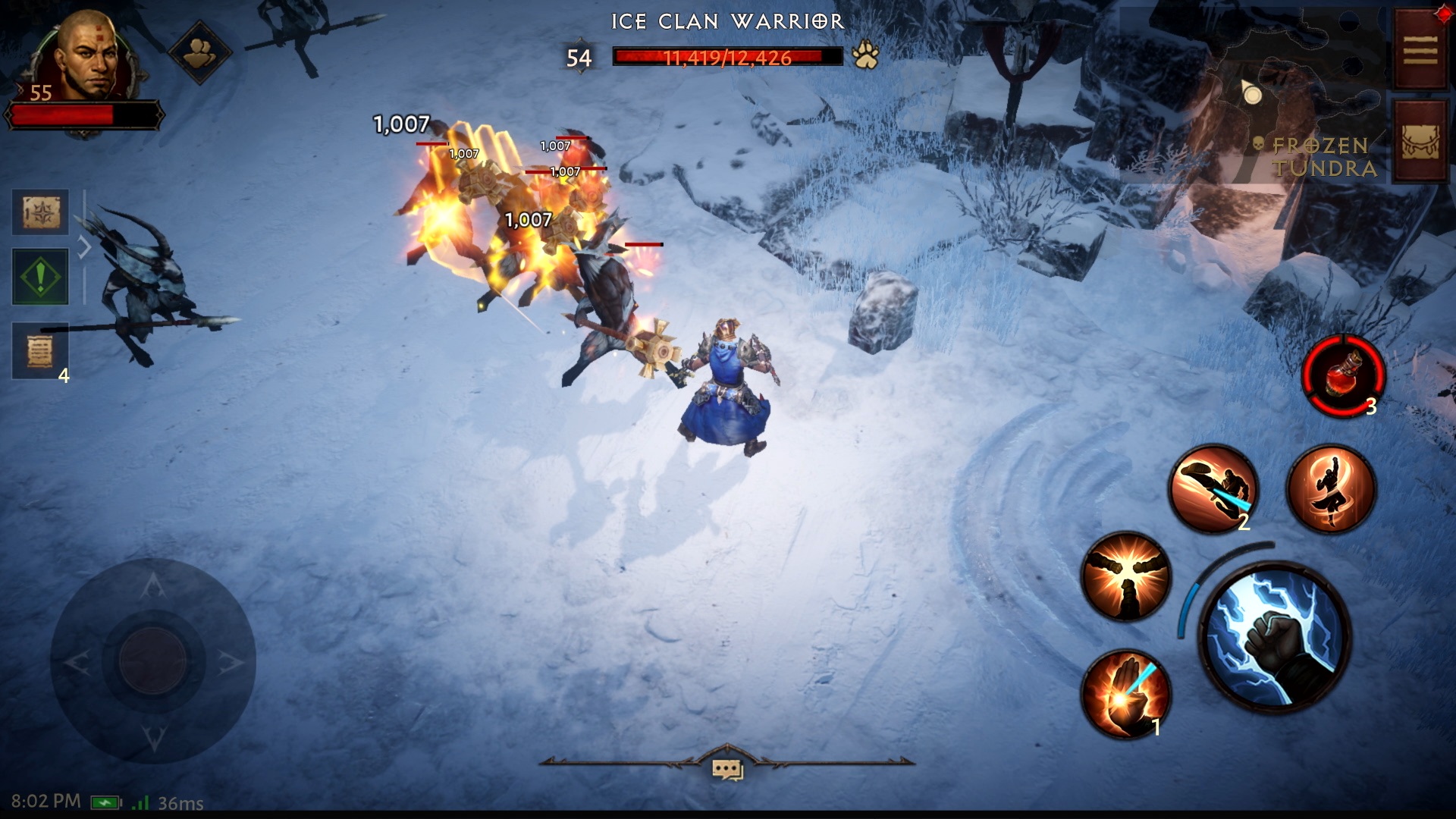
Task: Open the codex scroll icon on the left
Action: [39, 212]
